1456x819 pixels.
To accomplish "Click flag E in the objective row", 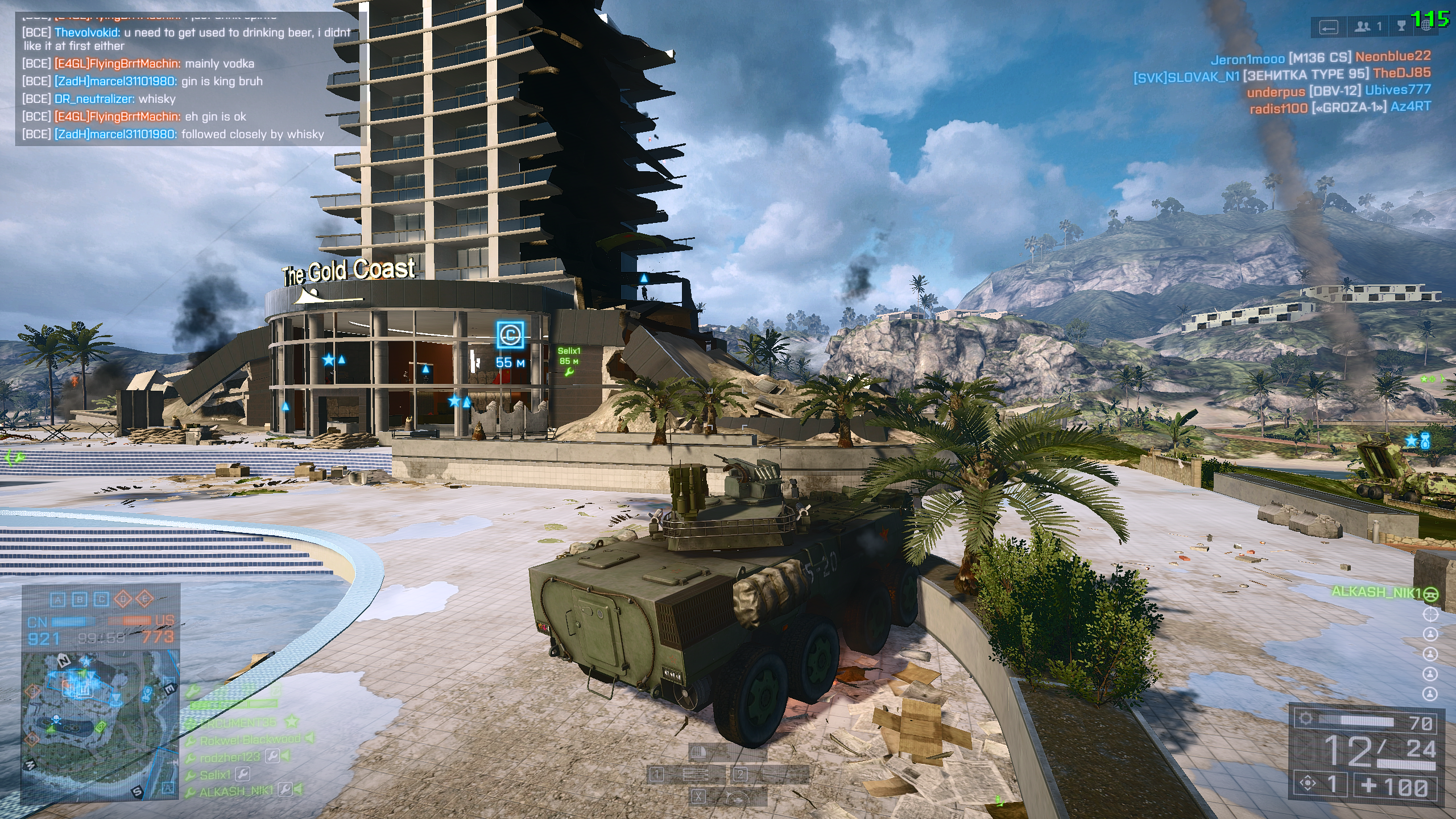I will pos(145,599).
